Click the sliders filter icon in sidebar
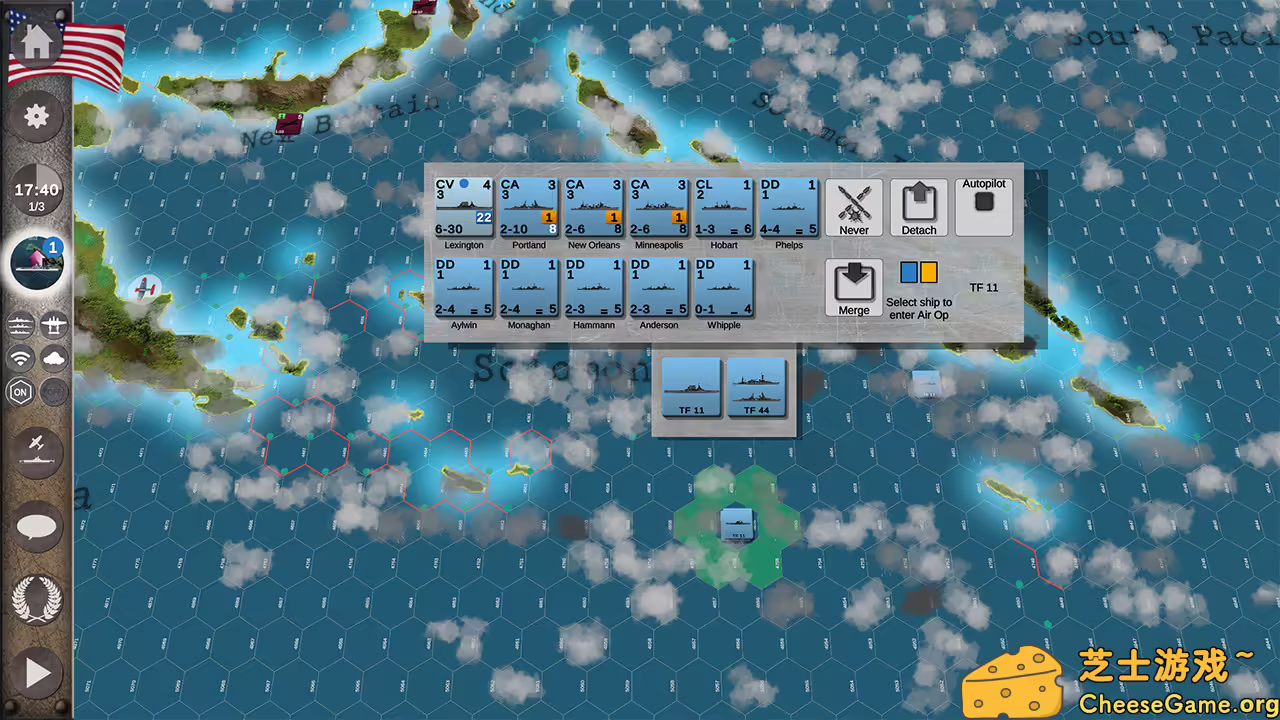This screenshot has width=1280, height=720. [21, 325]
